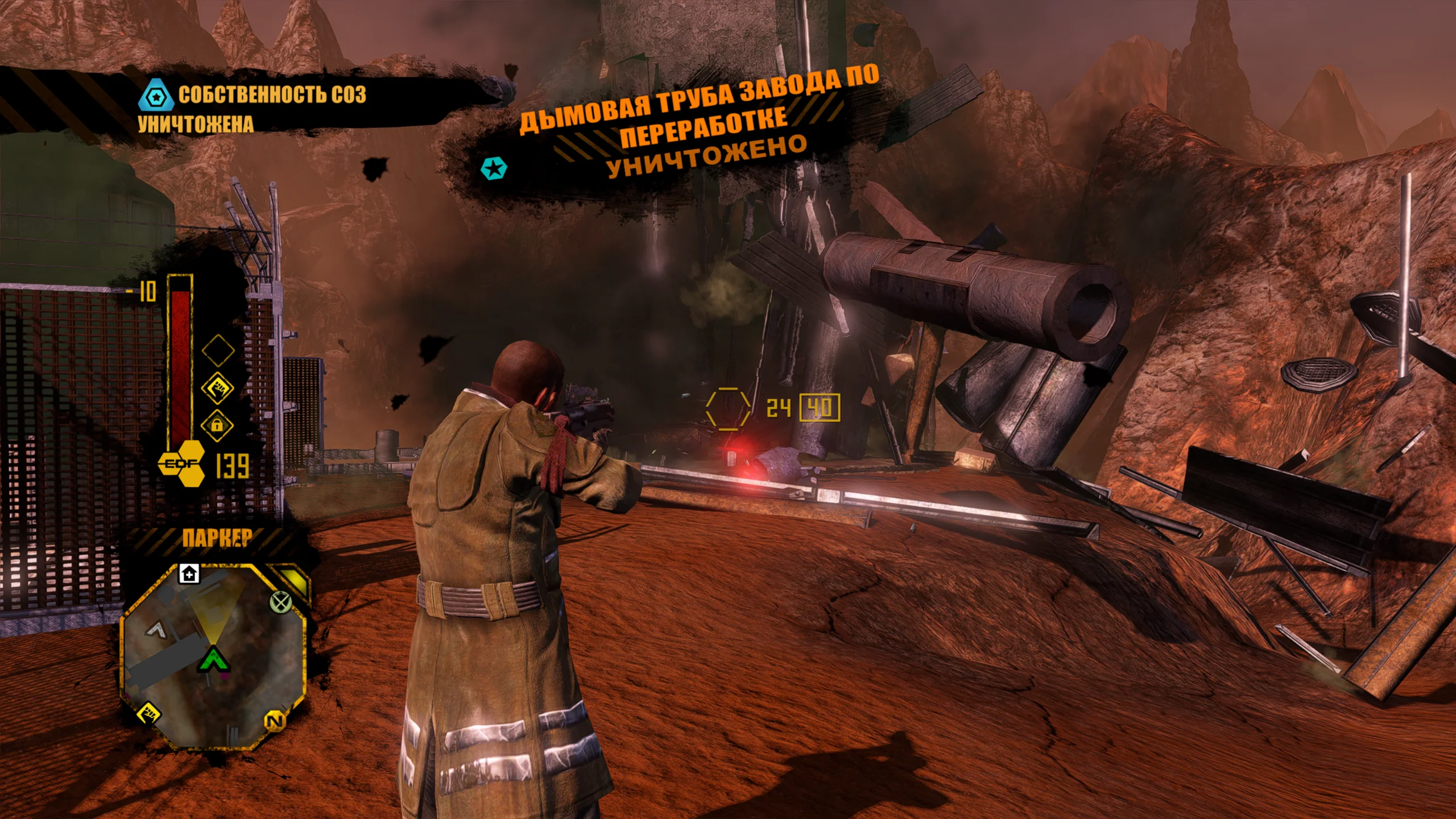The height and width of the screenshot is (819, 1456).
Task: Select the green player arrow on minimap
Action: (213, 660)
